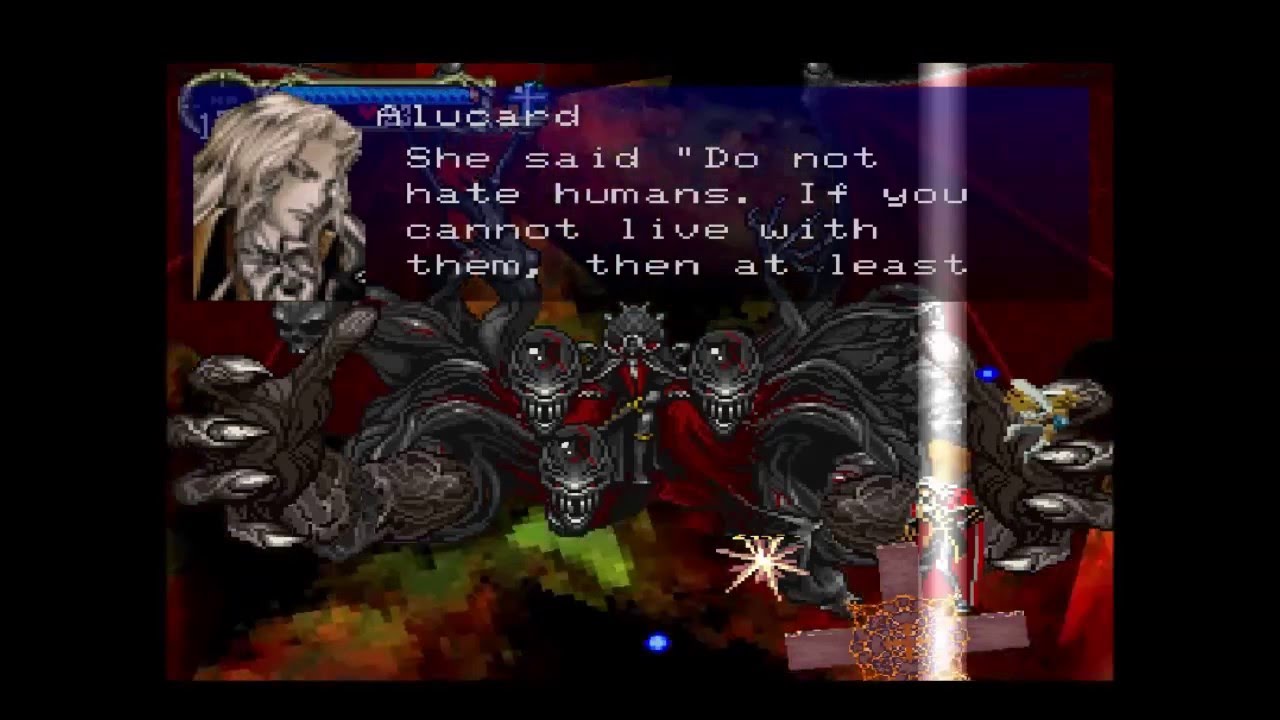Screen dimensions: 1280x720
Task: Select the Alucard name label
Action: 477,115
